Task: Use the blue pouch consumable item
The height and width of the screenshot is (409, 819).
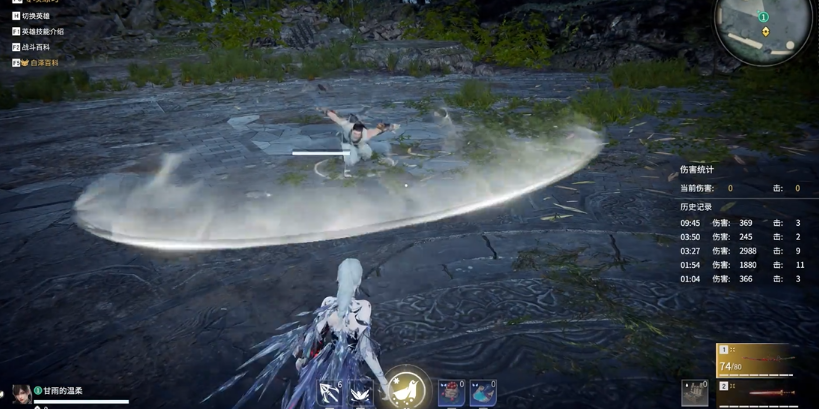Action: (483, 392)
